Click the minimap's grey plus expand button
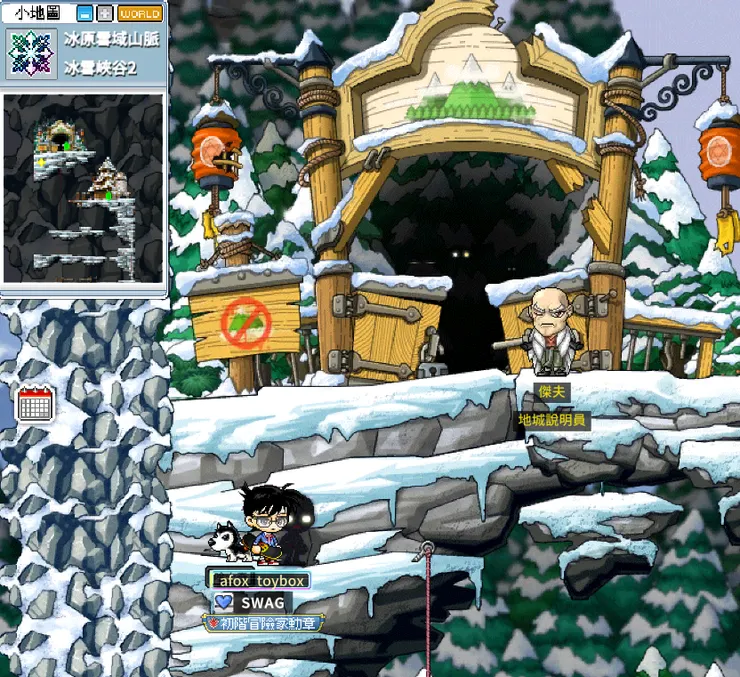Viewport: 740px width, 677px height. point(104,14)
